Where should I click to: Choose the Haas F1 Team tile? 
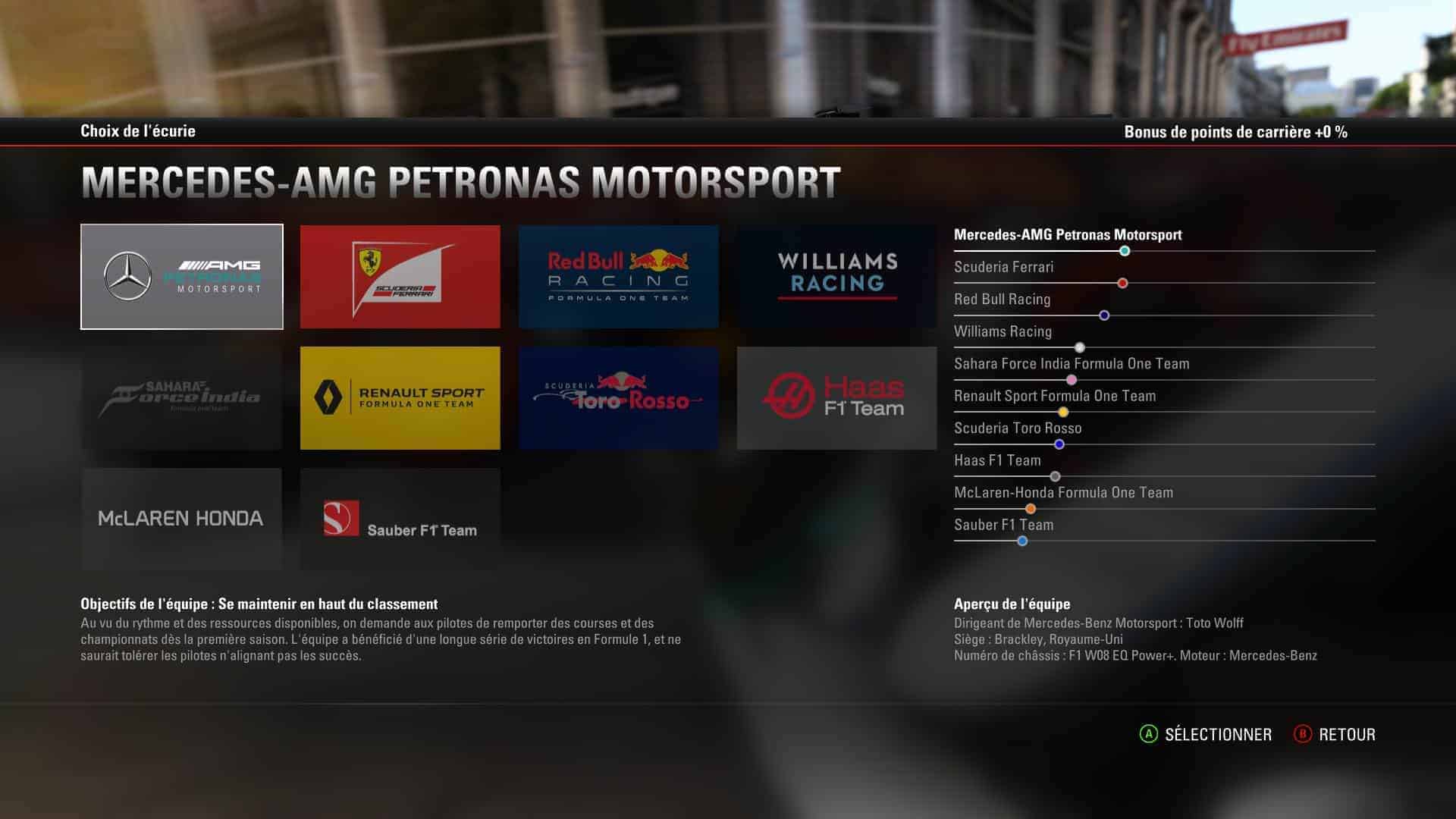[837, 398]
